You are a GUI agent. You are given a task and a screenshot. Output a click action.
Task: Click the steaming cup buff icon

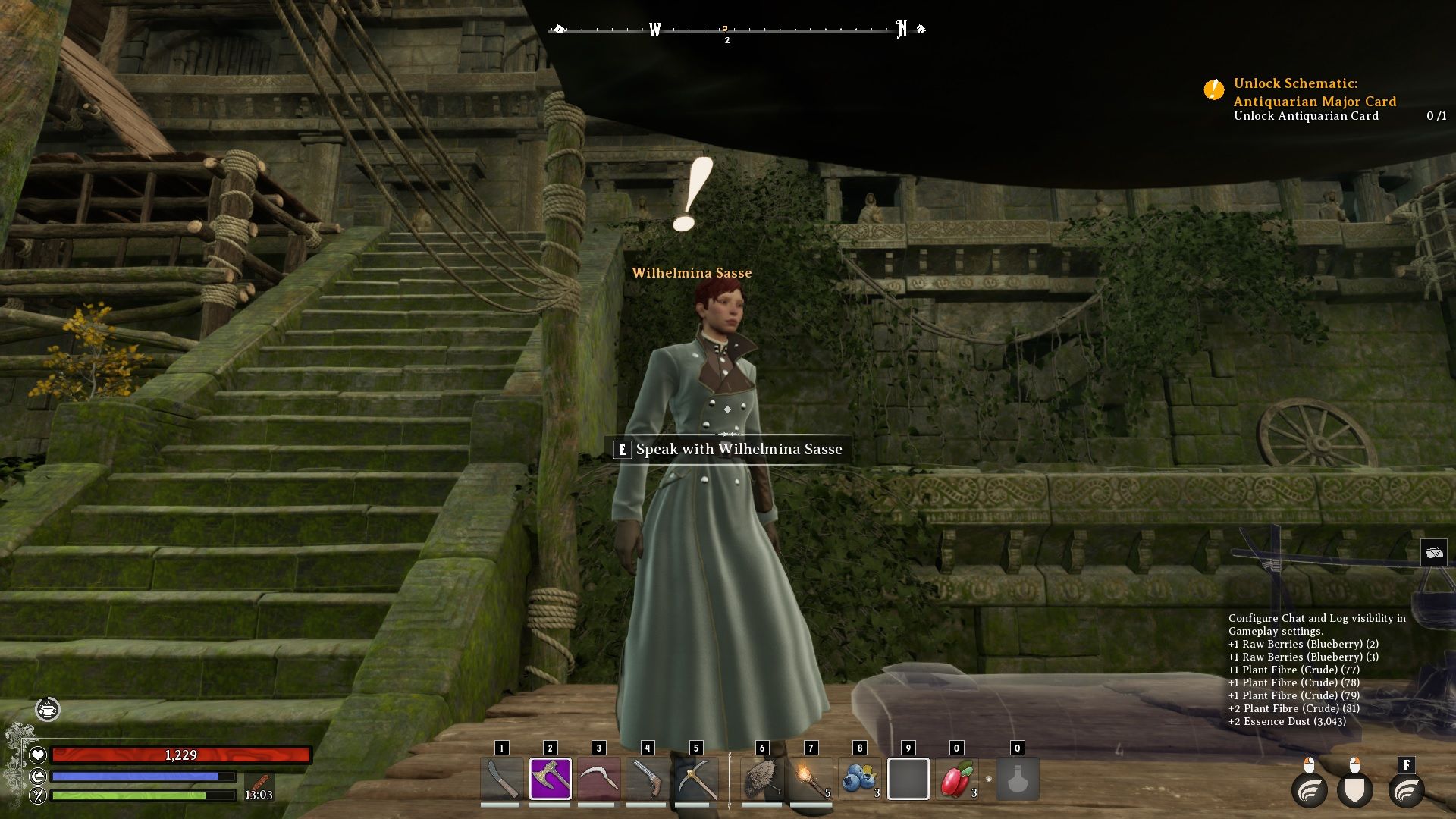point(48,709)
